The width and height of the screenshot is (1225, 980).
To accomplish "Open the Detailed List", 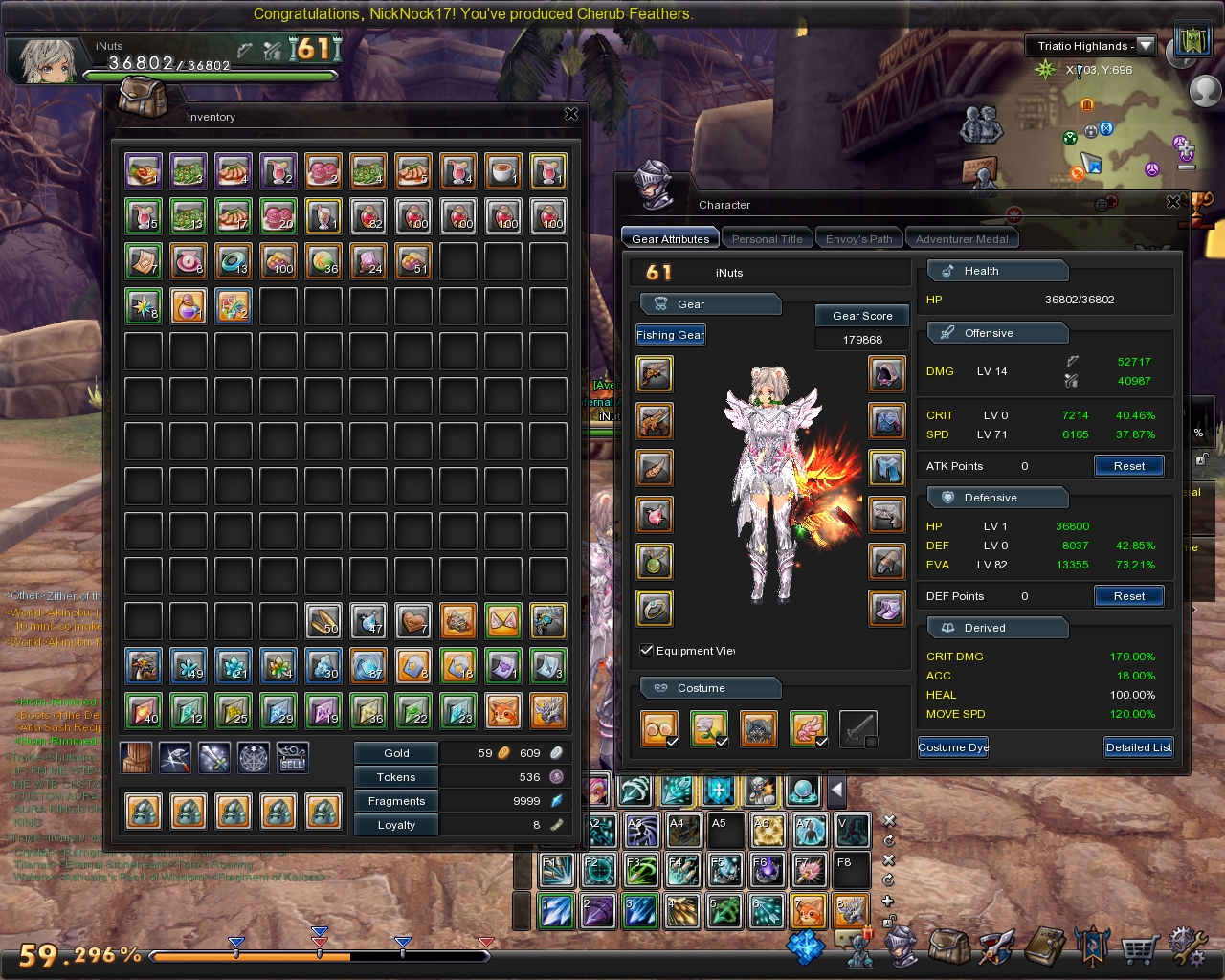I will 1138,747.
